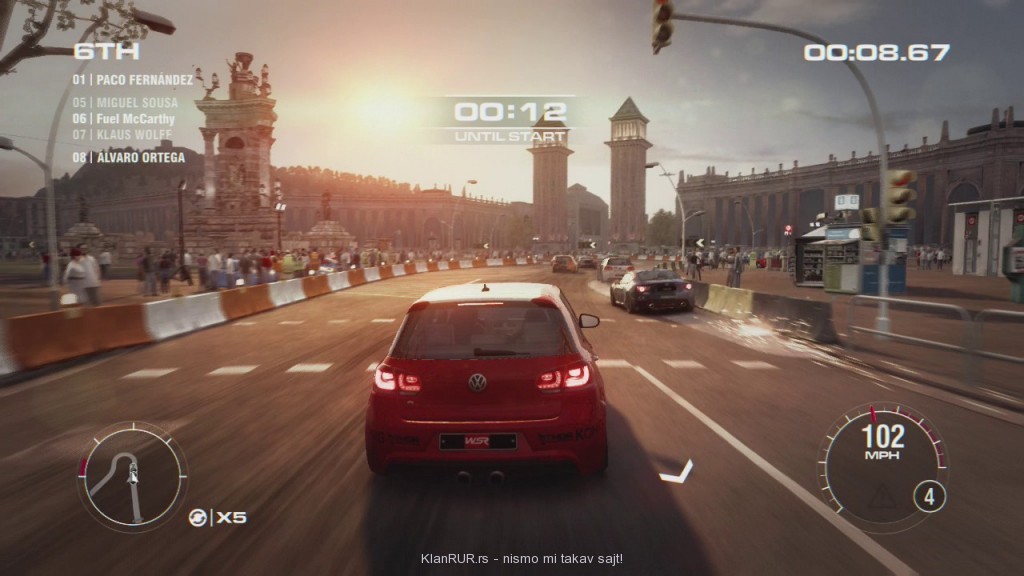Activate the flashback rewind icon
This screenshot has width=1024, height=576.
pyautogui.click(x=199, y=517)
